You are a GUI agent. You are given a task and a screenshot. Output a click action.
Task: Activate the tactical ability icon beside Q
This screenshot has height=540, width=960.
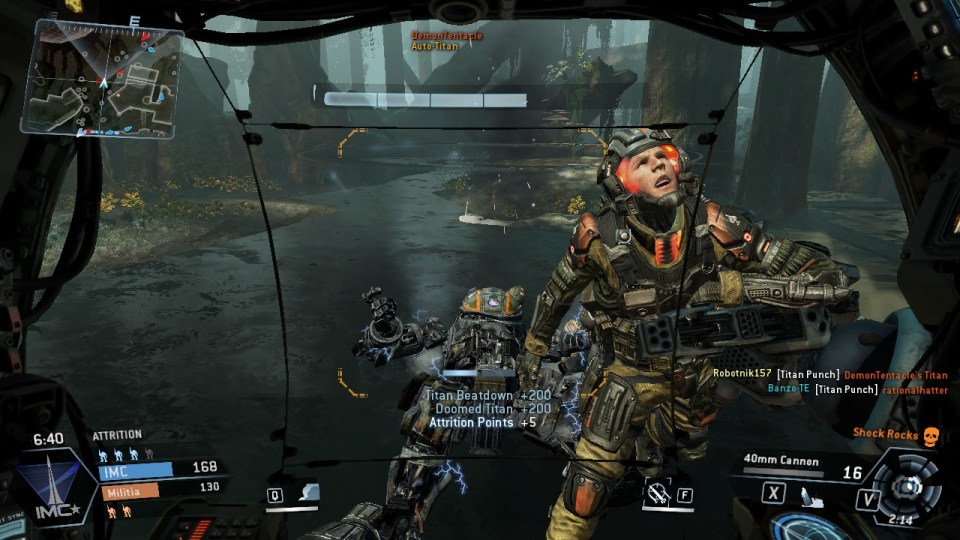310,492
